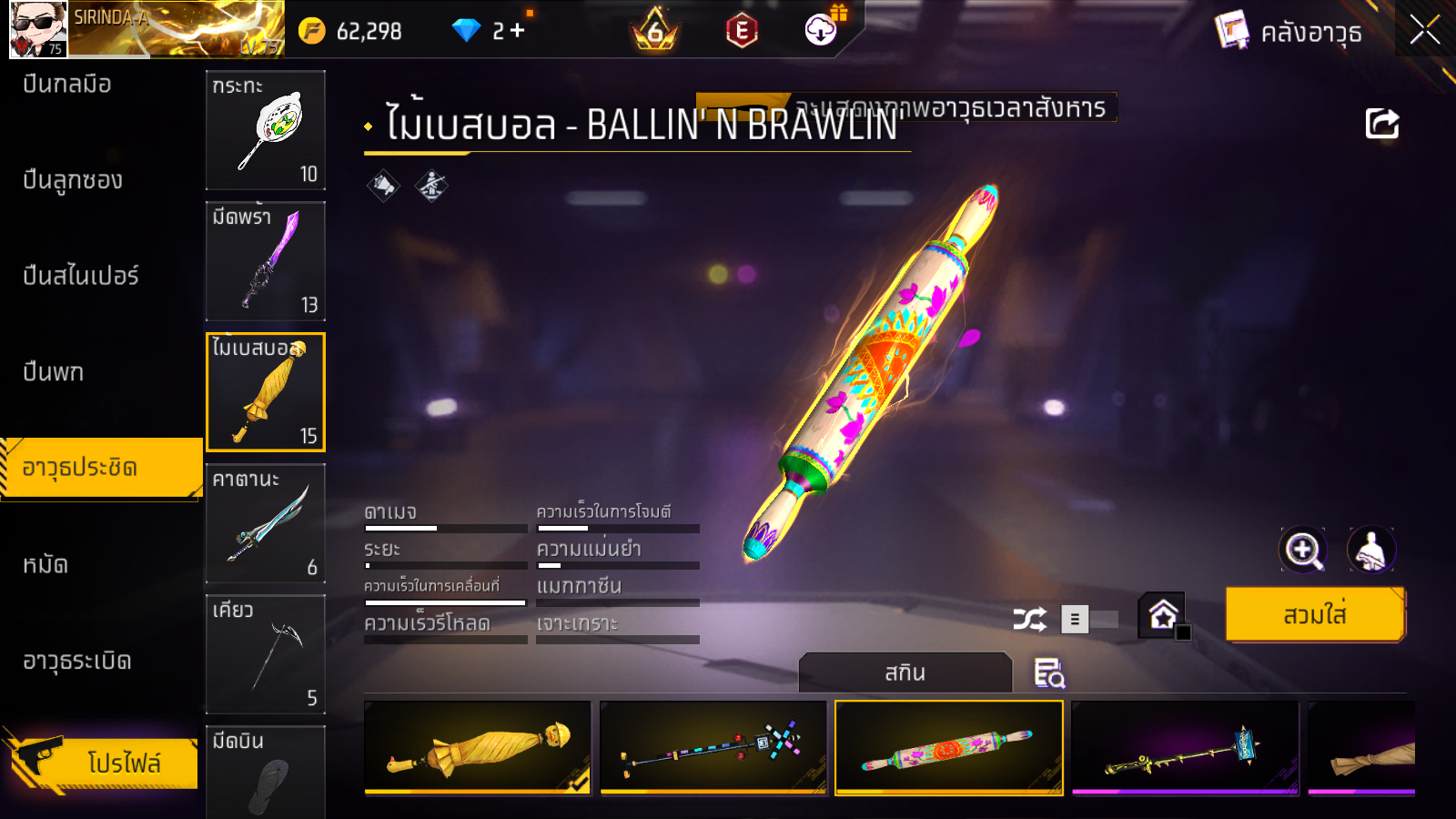Show the อาวุธระเบิด category

tap(77, 661)
